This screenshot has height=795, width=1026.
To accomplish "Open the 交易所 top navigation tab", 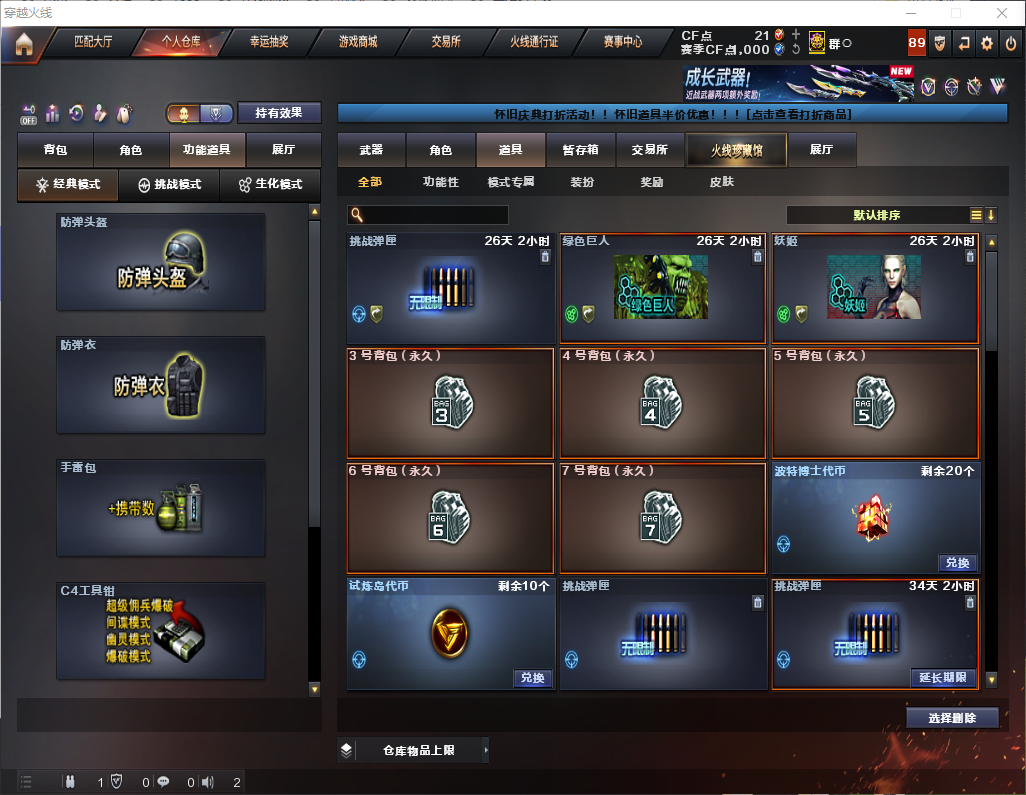I will [446, 42].
